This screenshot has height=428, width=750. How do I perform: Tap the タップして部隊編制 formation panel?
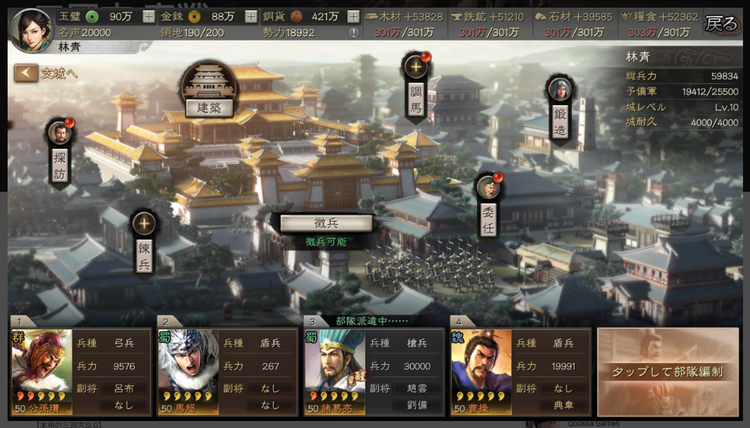(x=667, y=372)
